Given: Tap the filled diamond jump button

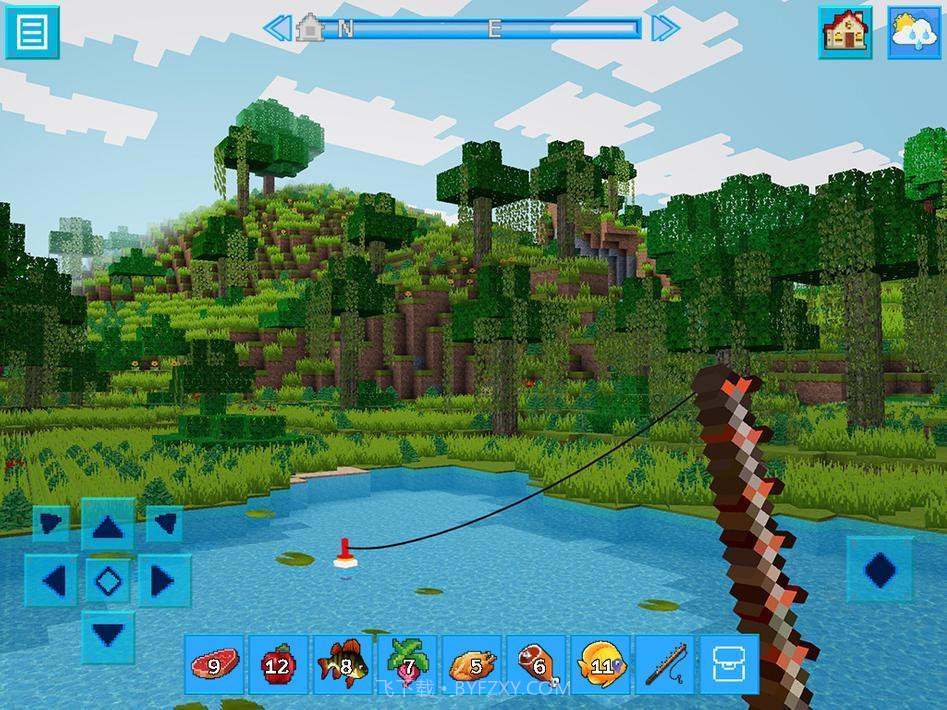Looking at the screenshot, I should point(880,570).
